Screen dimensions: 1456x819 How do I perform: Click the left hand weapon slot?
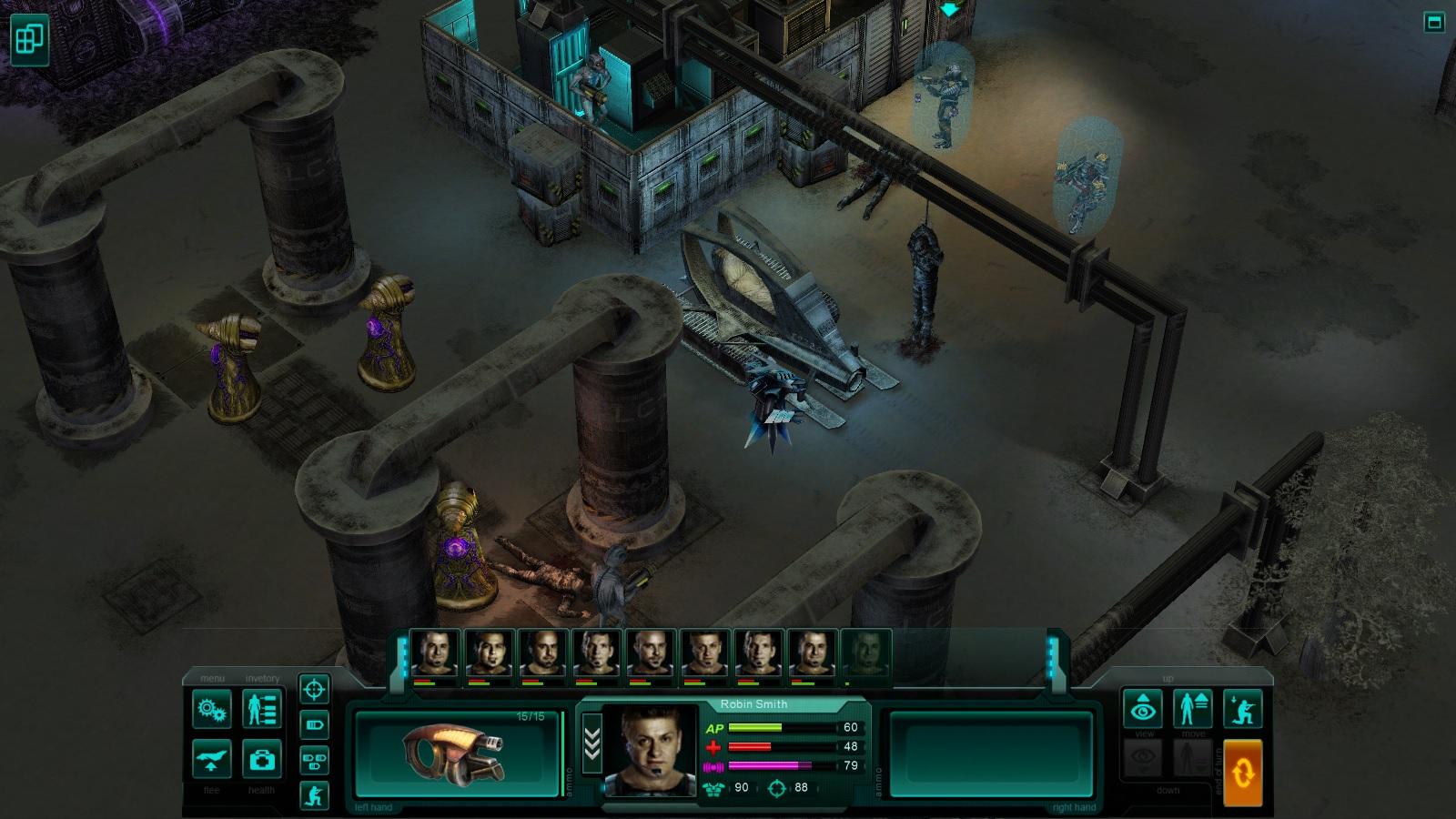click(455, 753)
